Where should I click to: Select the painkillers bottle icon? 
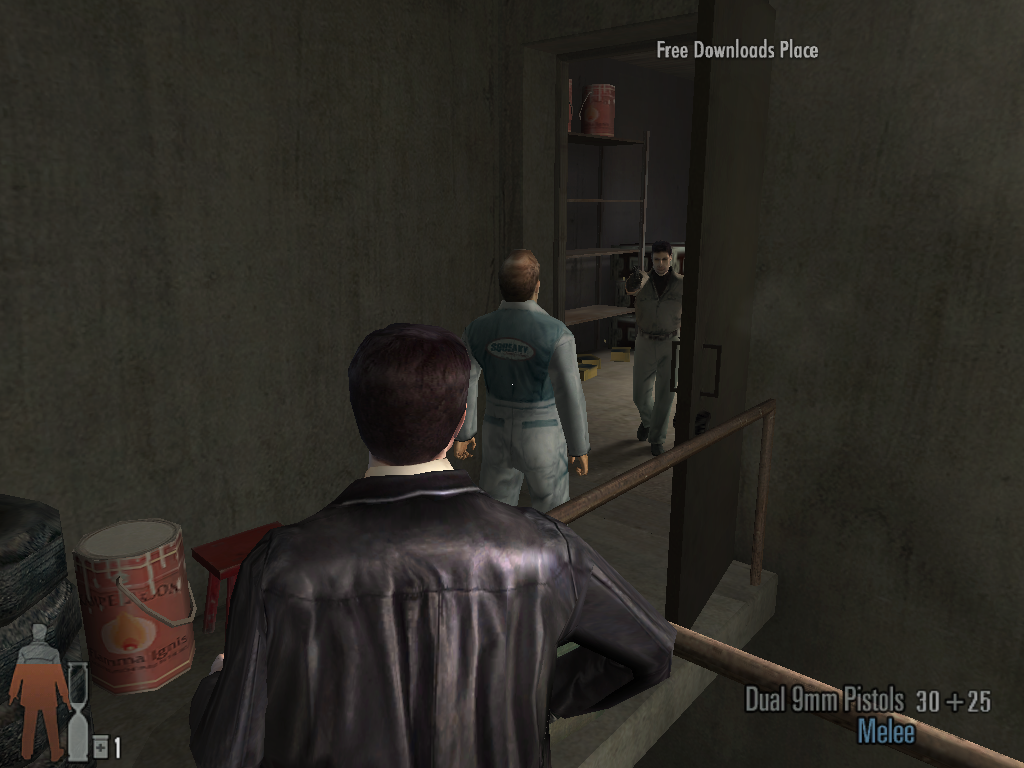(x=101, y=747)
